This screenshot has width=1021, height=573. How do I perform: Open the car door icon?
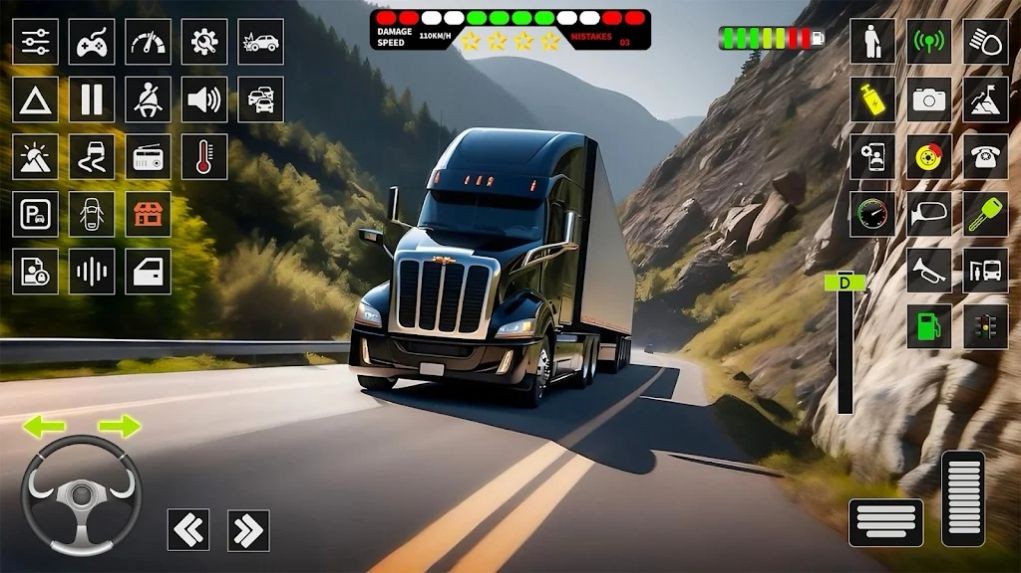(x=148, y=271)
